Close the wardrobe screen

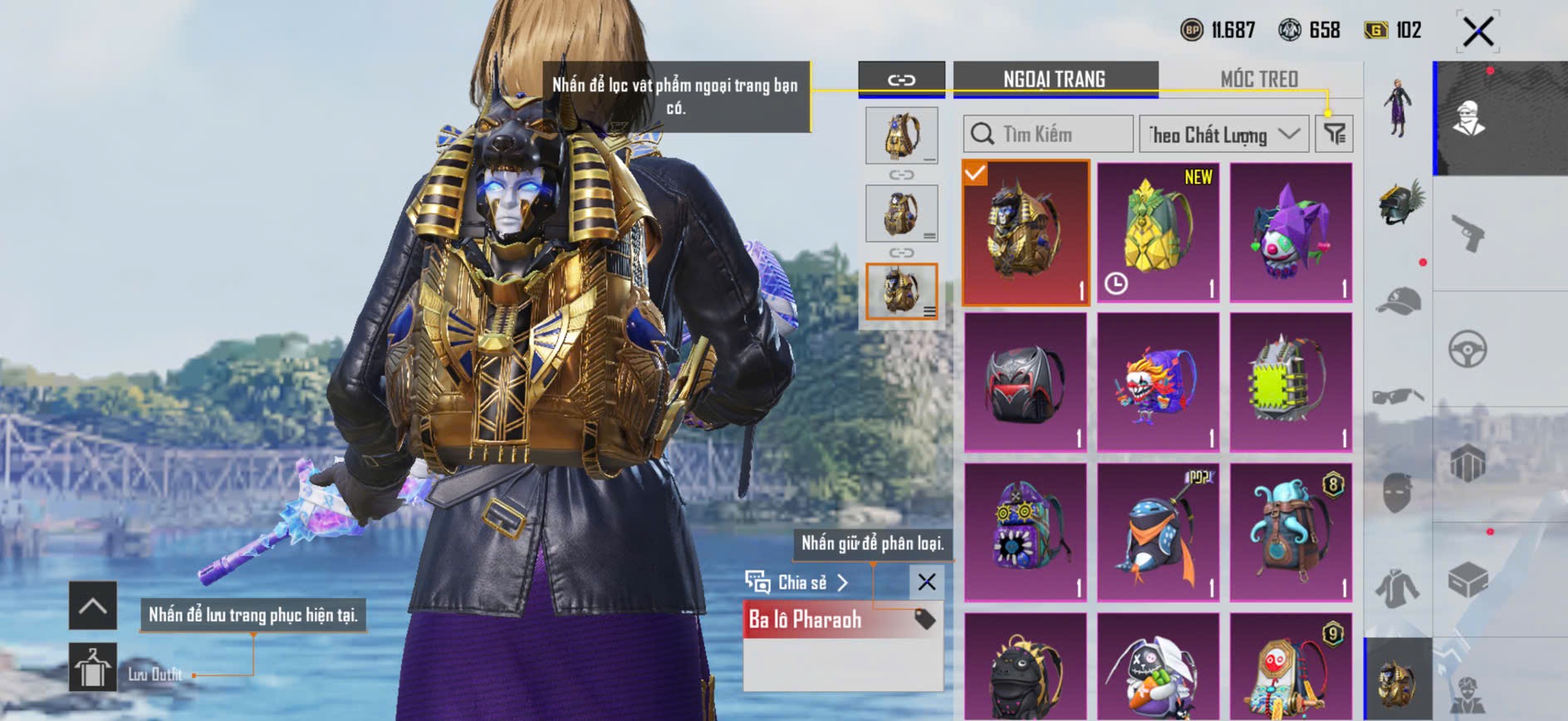tap(1477, 32)
